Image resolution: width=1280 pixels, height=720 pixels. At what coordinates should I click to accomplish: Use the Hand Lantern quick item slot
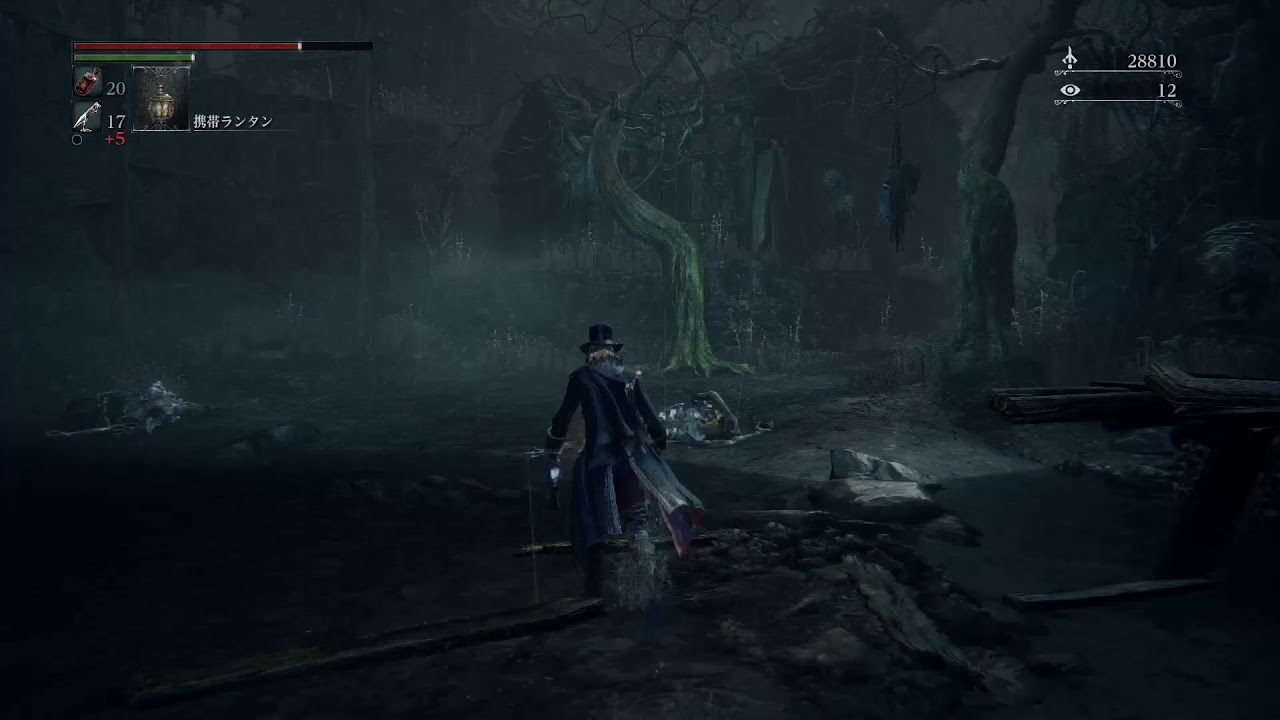(x=161, y=98)
